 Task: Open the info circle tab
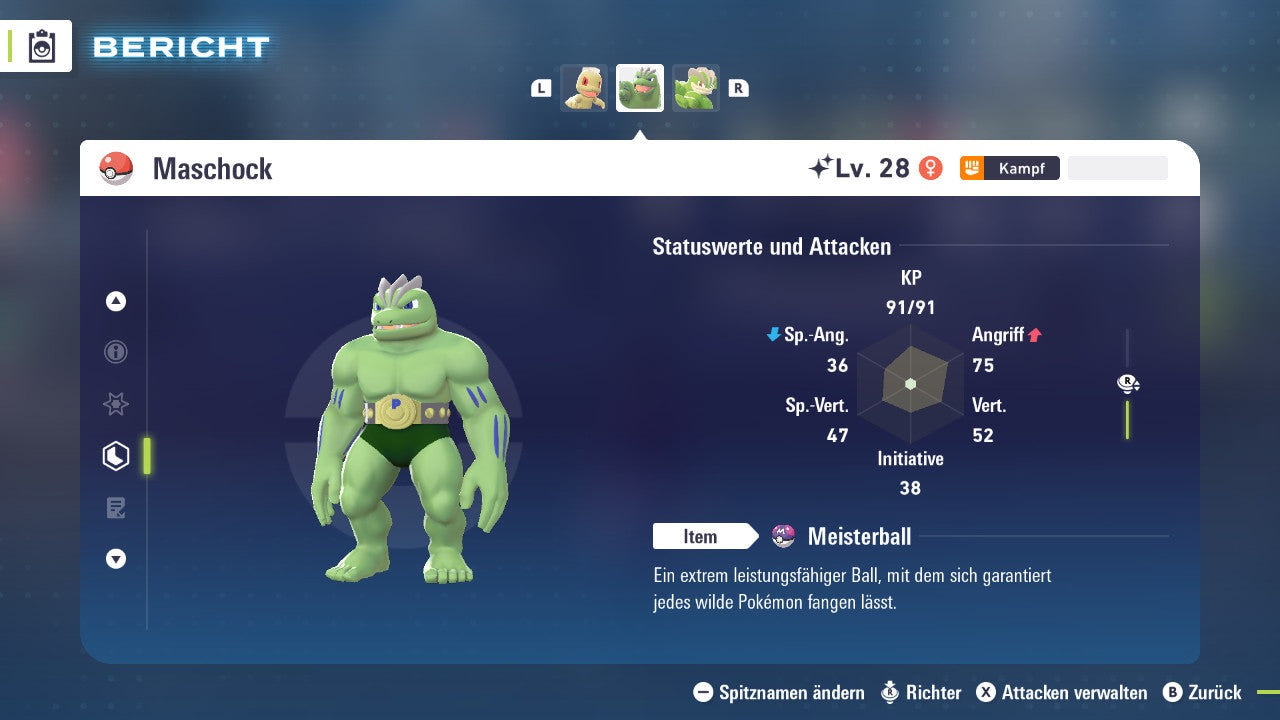pyautogui.click(x=116, y=352)
